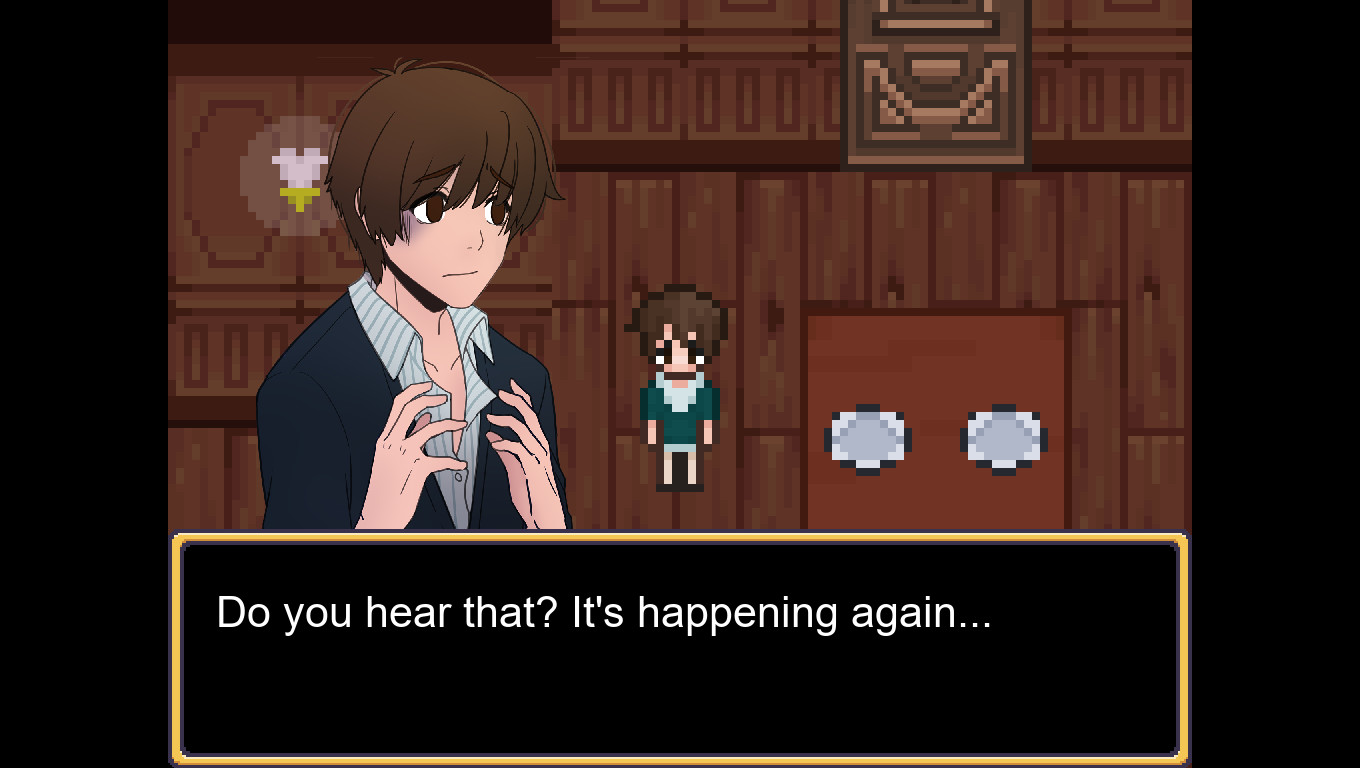Select the right gray plate on the table

[1001, 436]
